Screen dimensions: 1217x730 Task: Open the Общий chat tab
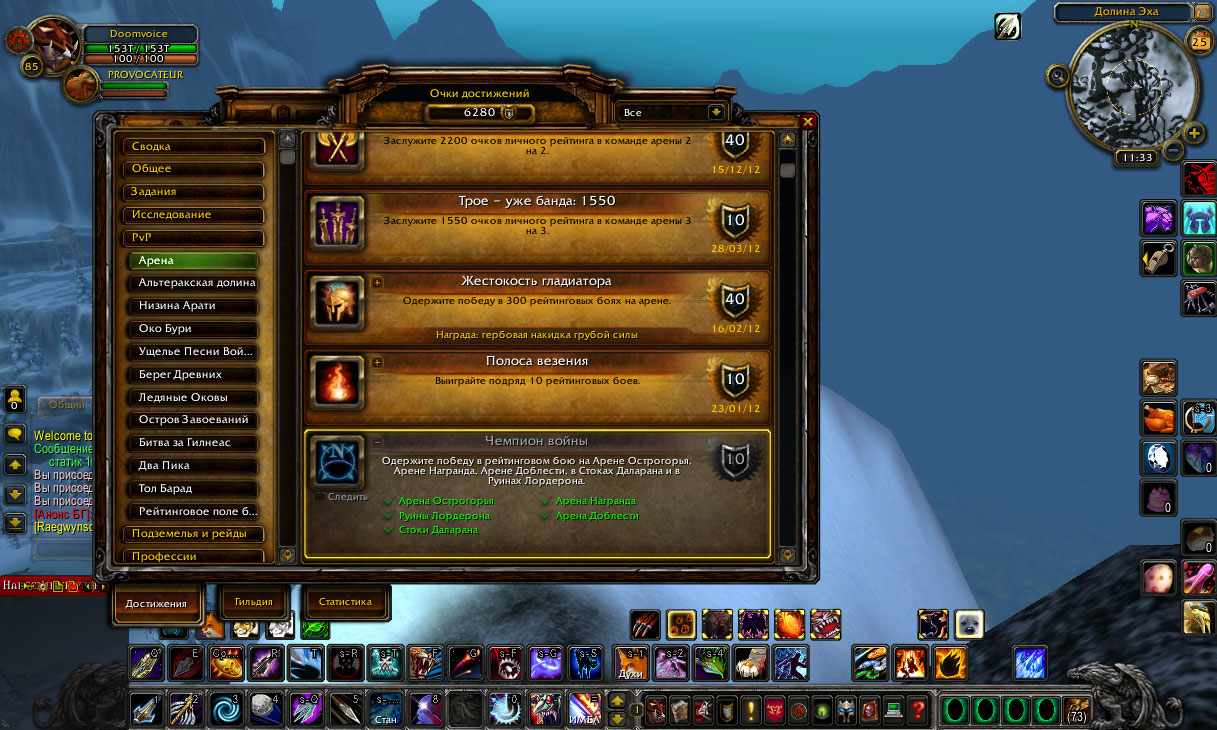tap(68, 405)
